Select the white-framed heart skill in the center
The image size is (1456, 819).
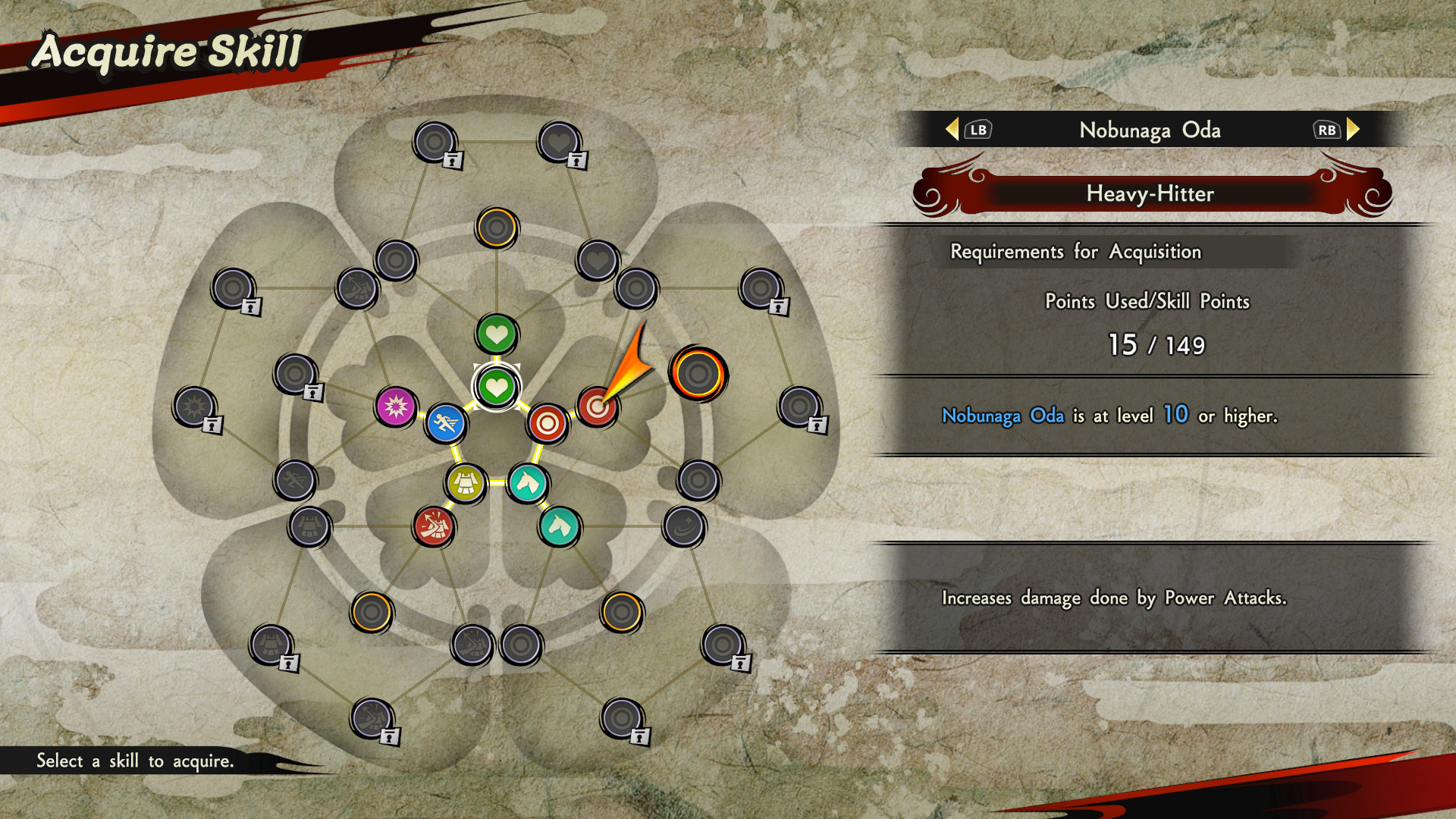[x=496, y=388]
